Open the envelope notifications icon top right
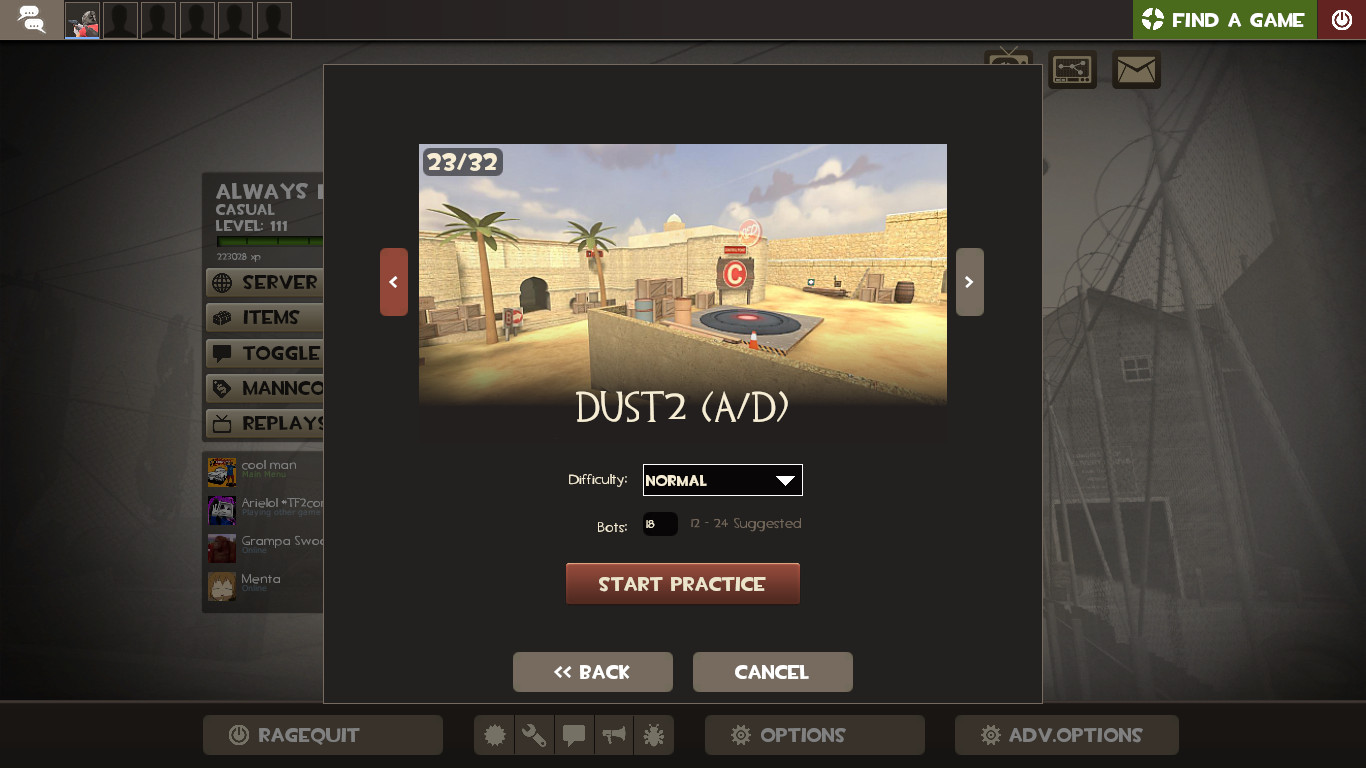This screenshot has height=768, width=1366. 1136,70
